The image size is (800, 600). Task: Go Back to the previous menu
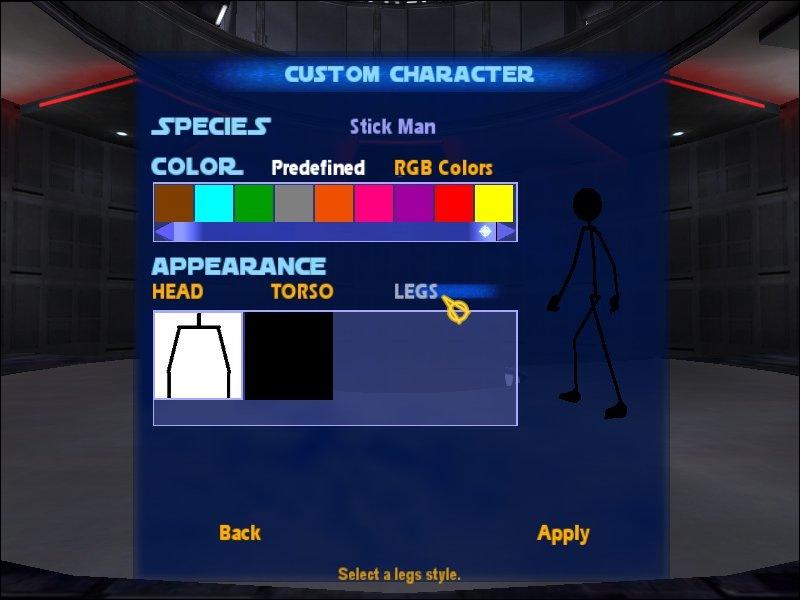240,533
